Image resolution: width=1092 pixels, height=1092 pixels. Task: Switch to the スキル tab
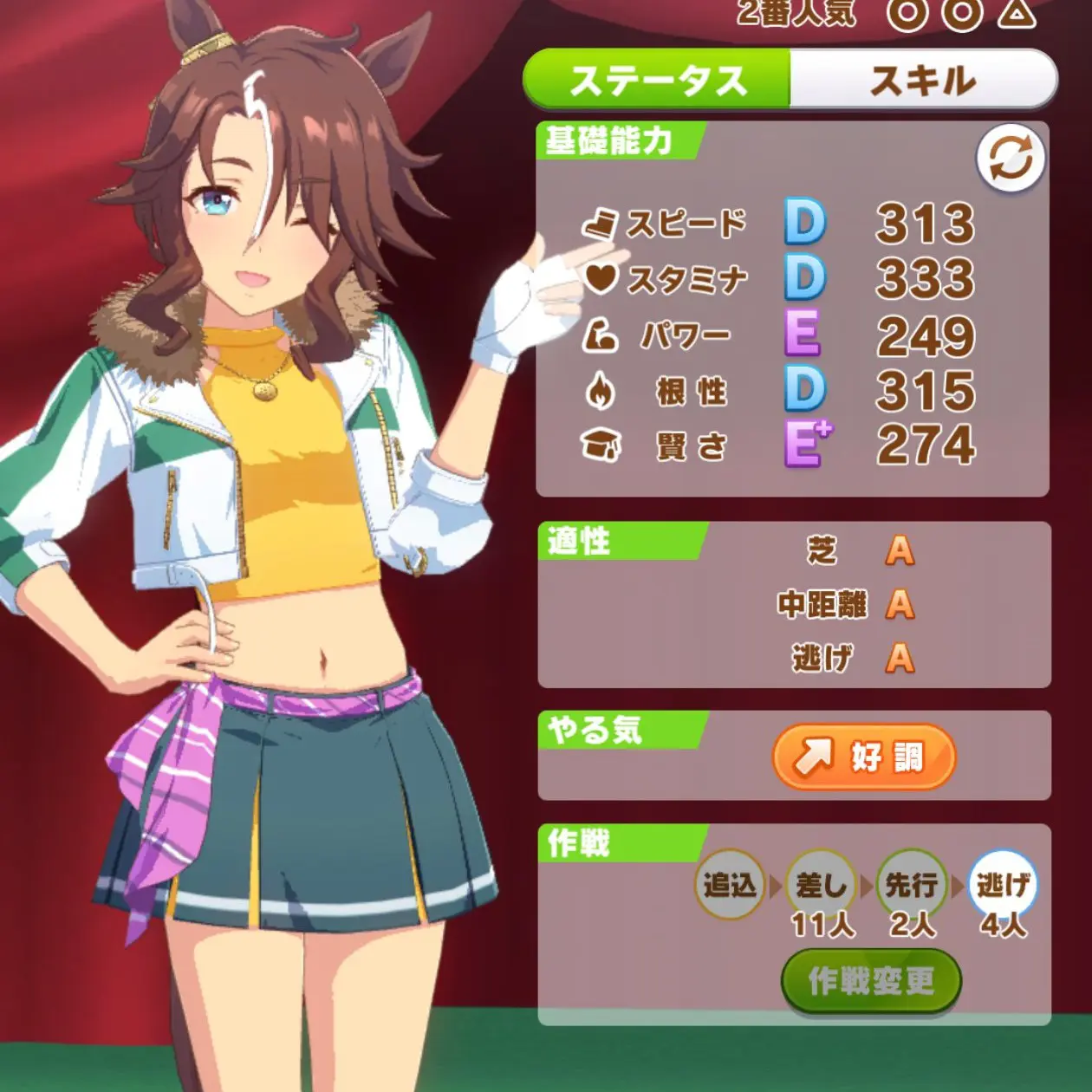pos(922,81)
